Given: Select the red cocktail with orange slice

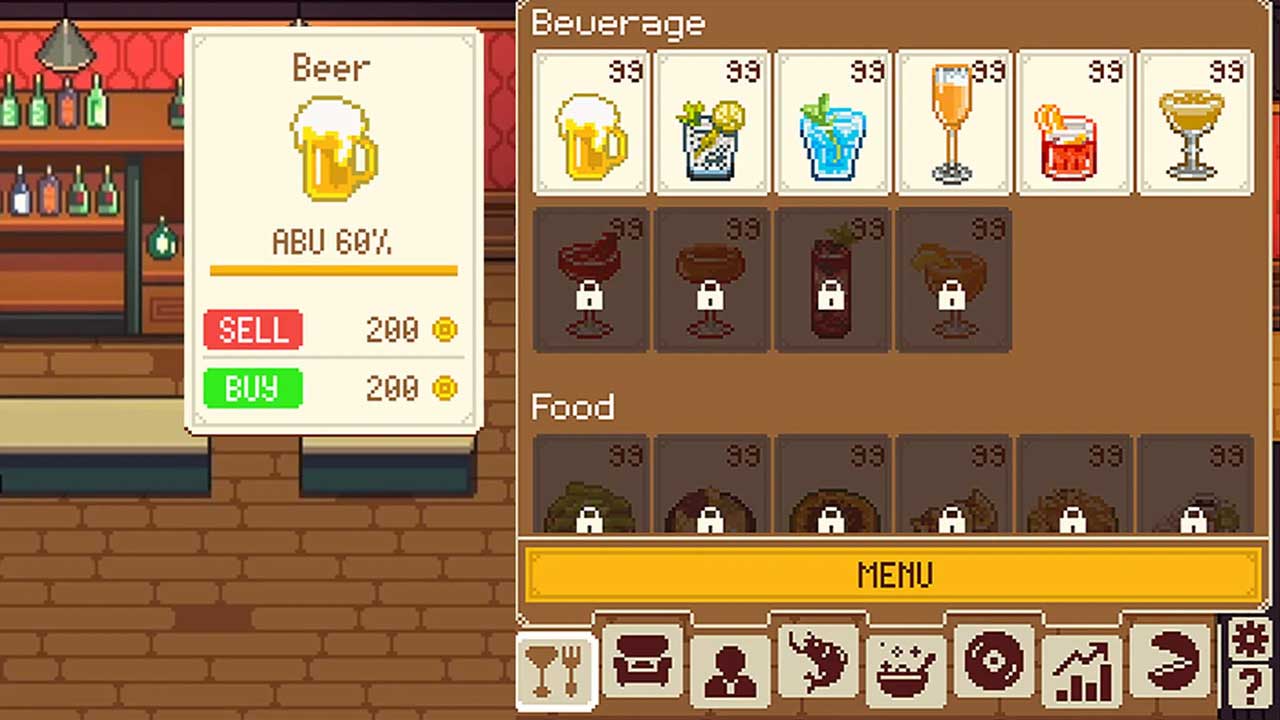Looking at the screenshot, I should click(1074, 122).
